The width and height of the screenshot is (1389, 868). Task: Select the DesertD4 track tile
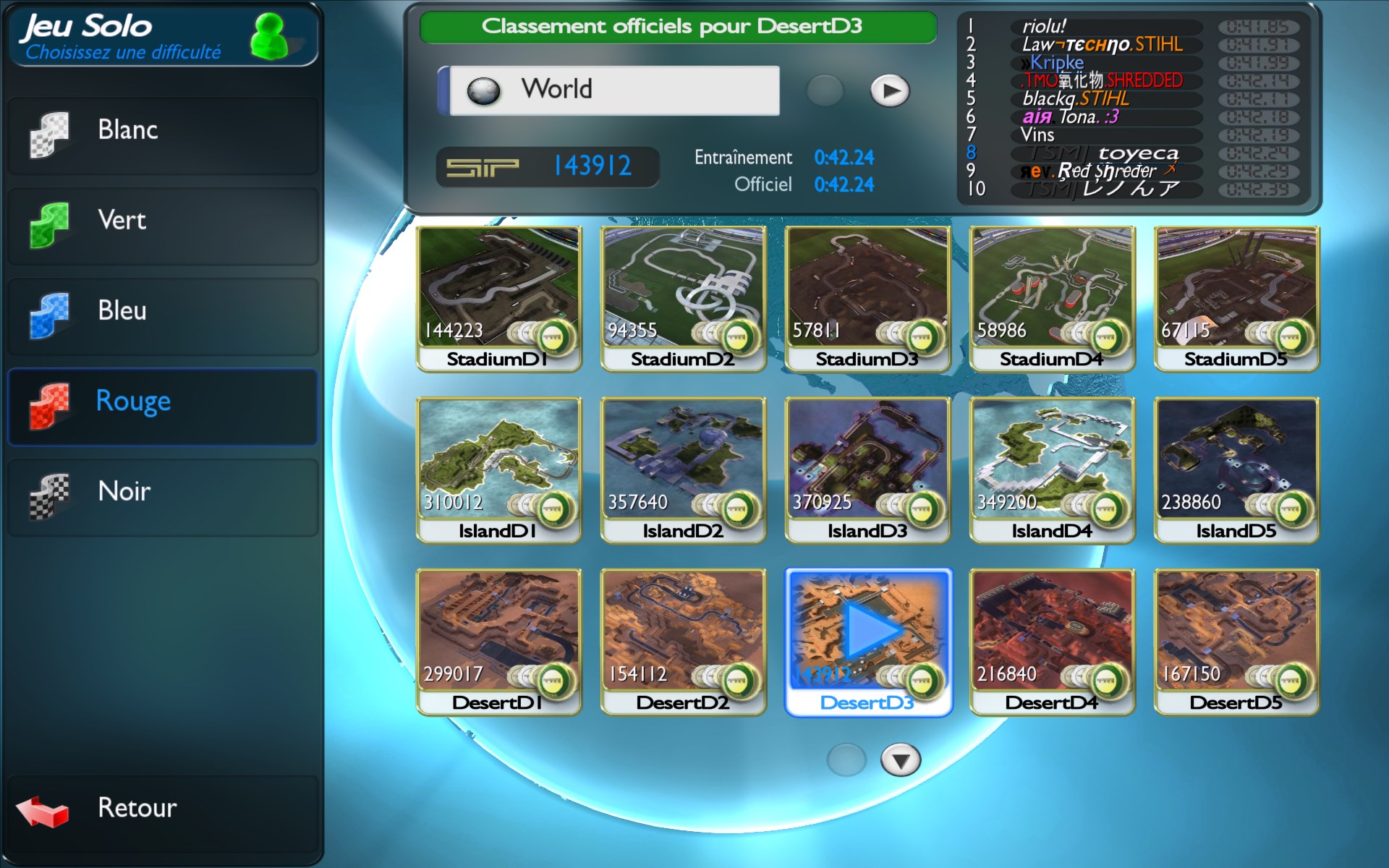(1052, 640)
